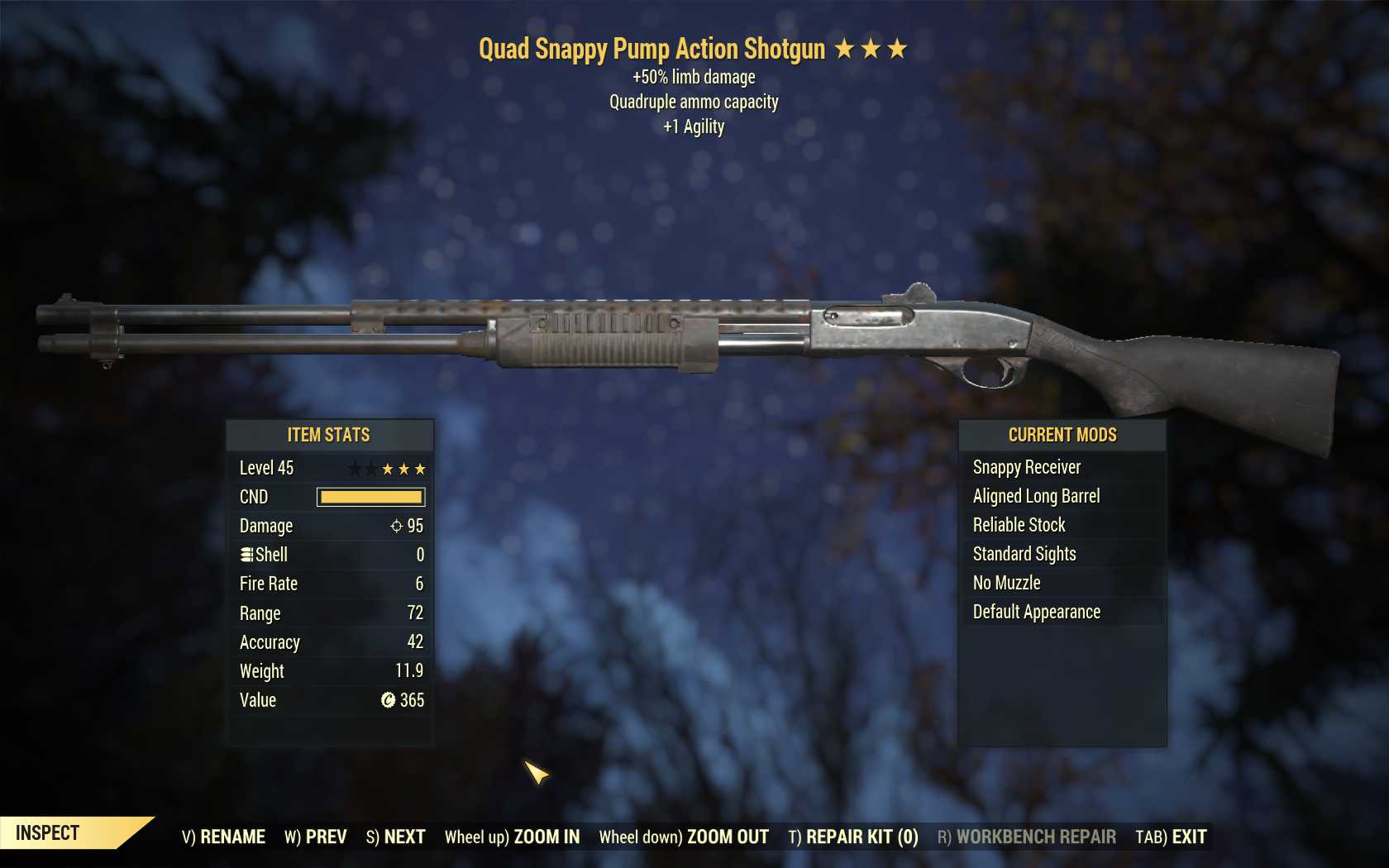Screen dimensions: 1389x868
Task: Open the Snappy Receiver mod entry
Action: tap(1026, 467)
